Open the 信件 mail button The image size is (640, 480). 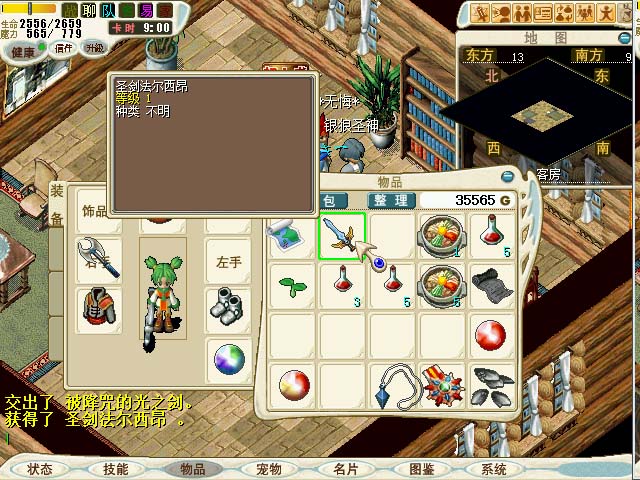point(64,48)
